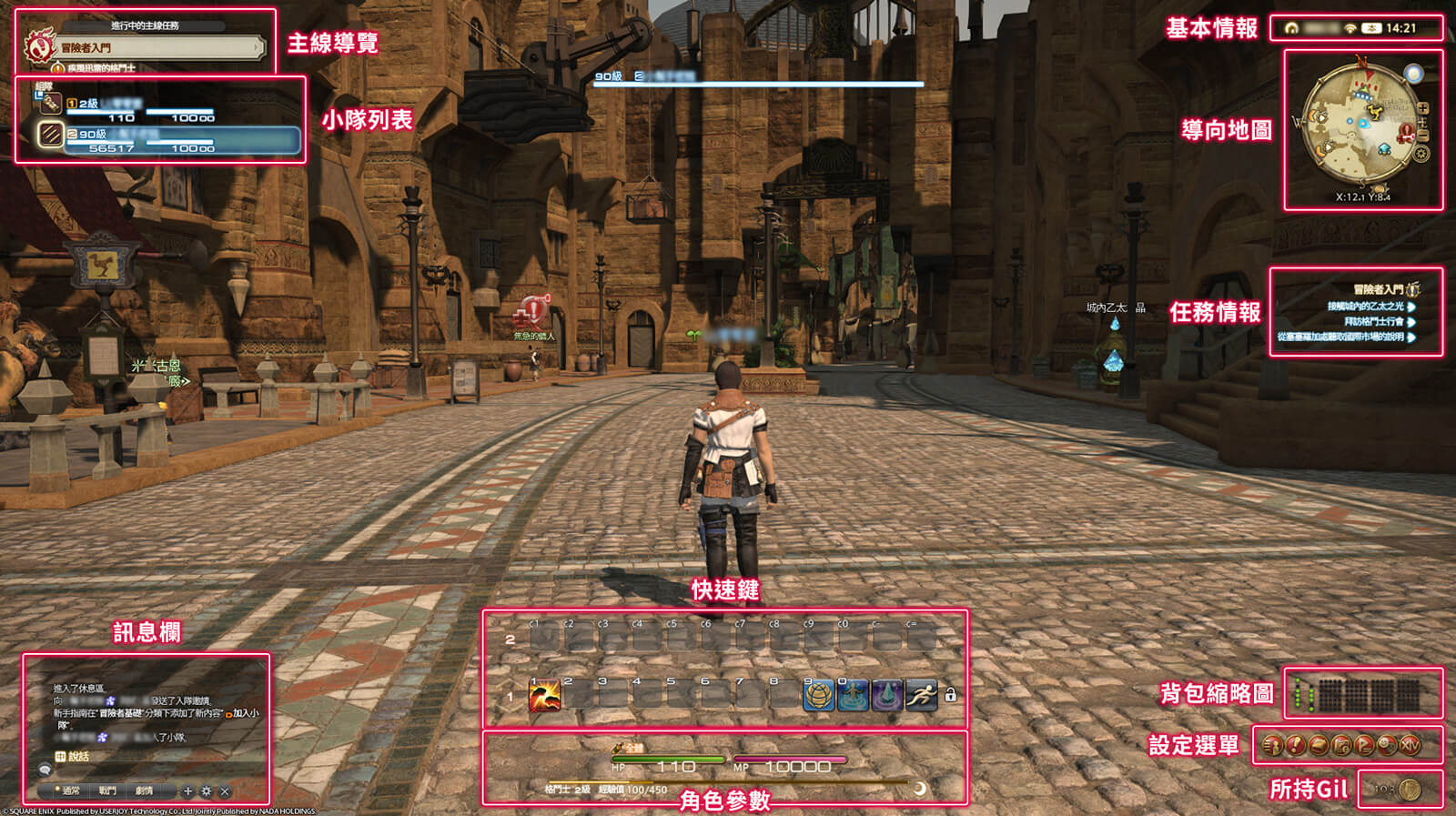Toggle the hotbar padlock icon
This screenshot has width=1456, height=816.
951,695
